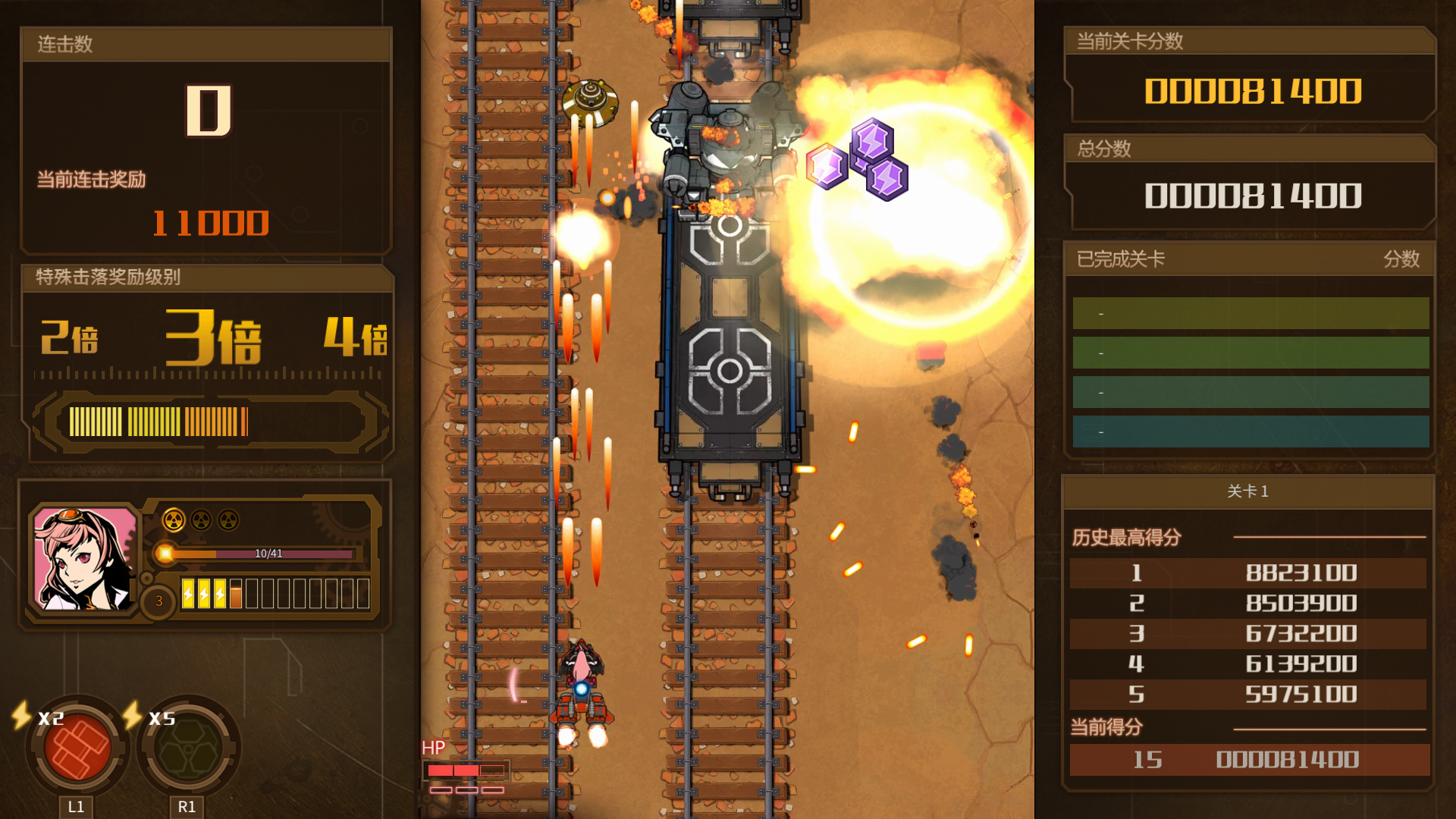Viewport: 1456px width, 819px height.
Task: Collapse the 特殊击落奖励级别 bonus panel
Action: click(x=106, y=278)
